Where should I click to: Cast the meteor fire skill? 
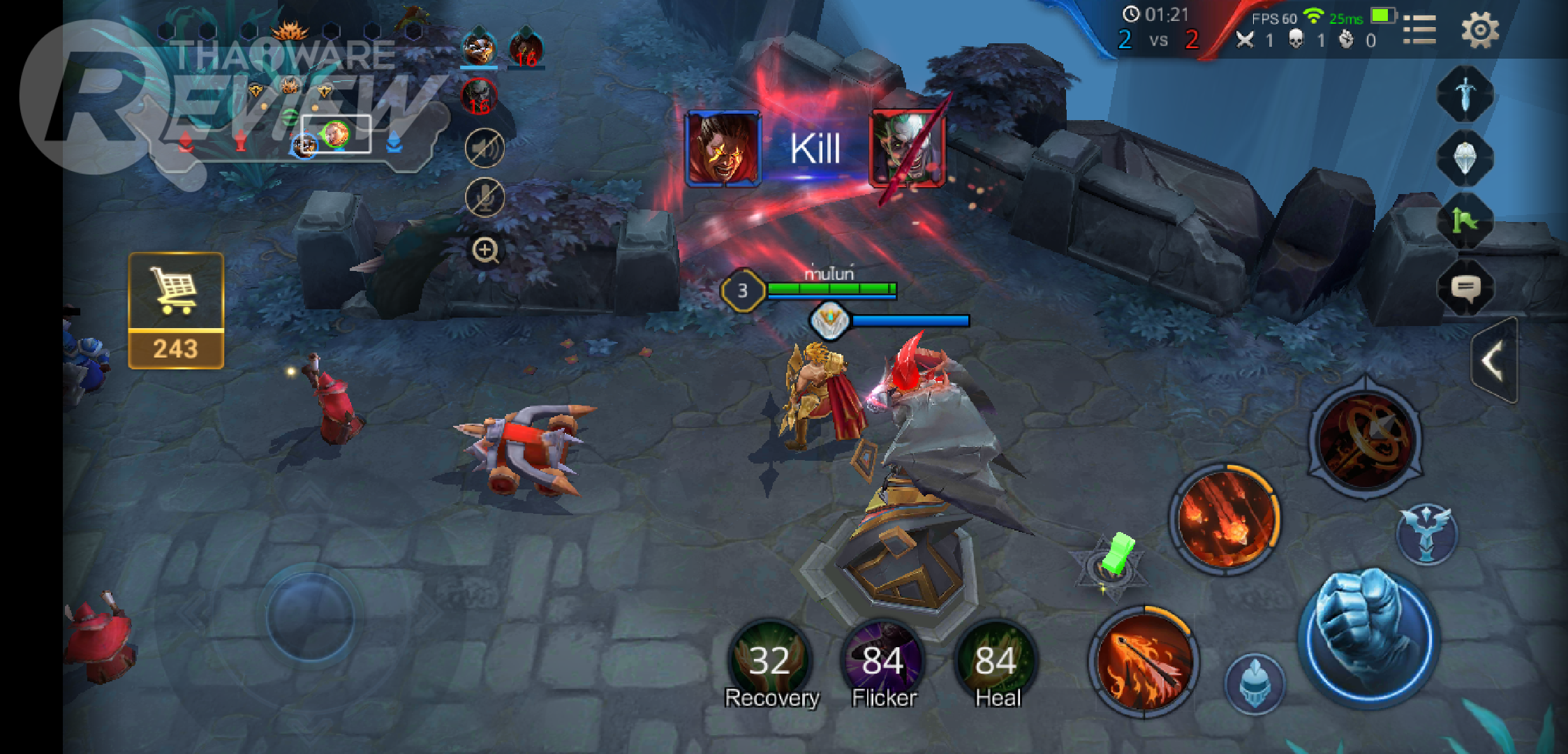tap(1225, 519)
